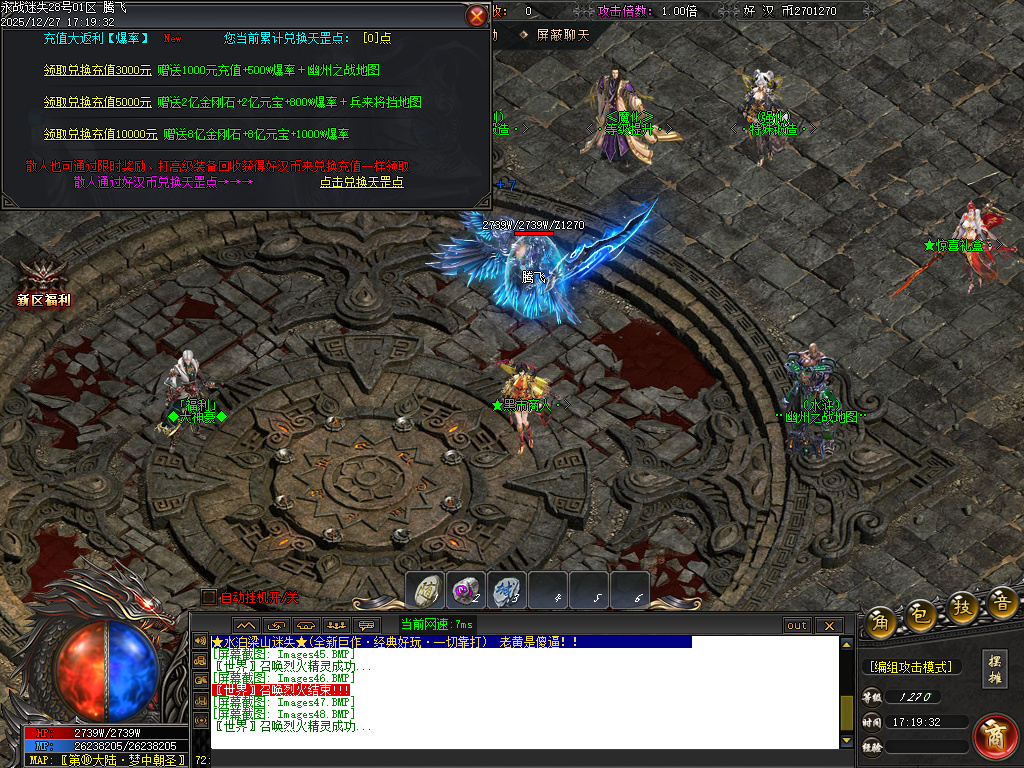Use the purple swirl item in slot 2
The height and width of the screenshot is (768, 1024).
click(466, 590)
